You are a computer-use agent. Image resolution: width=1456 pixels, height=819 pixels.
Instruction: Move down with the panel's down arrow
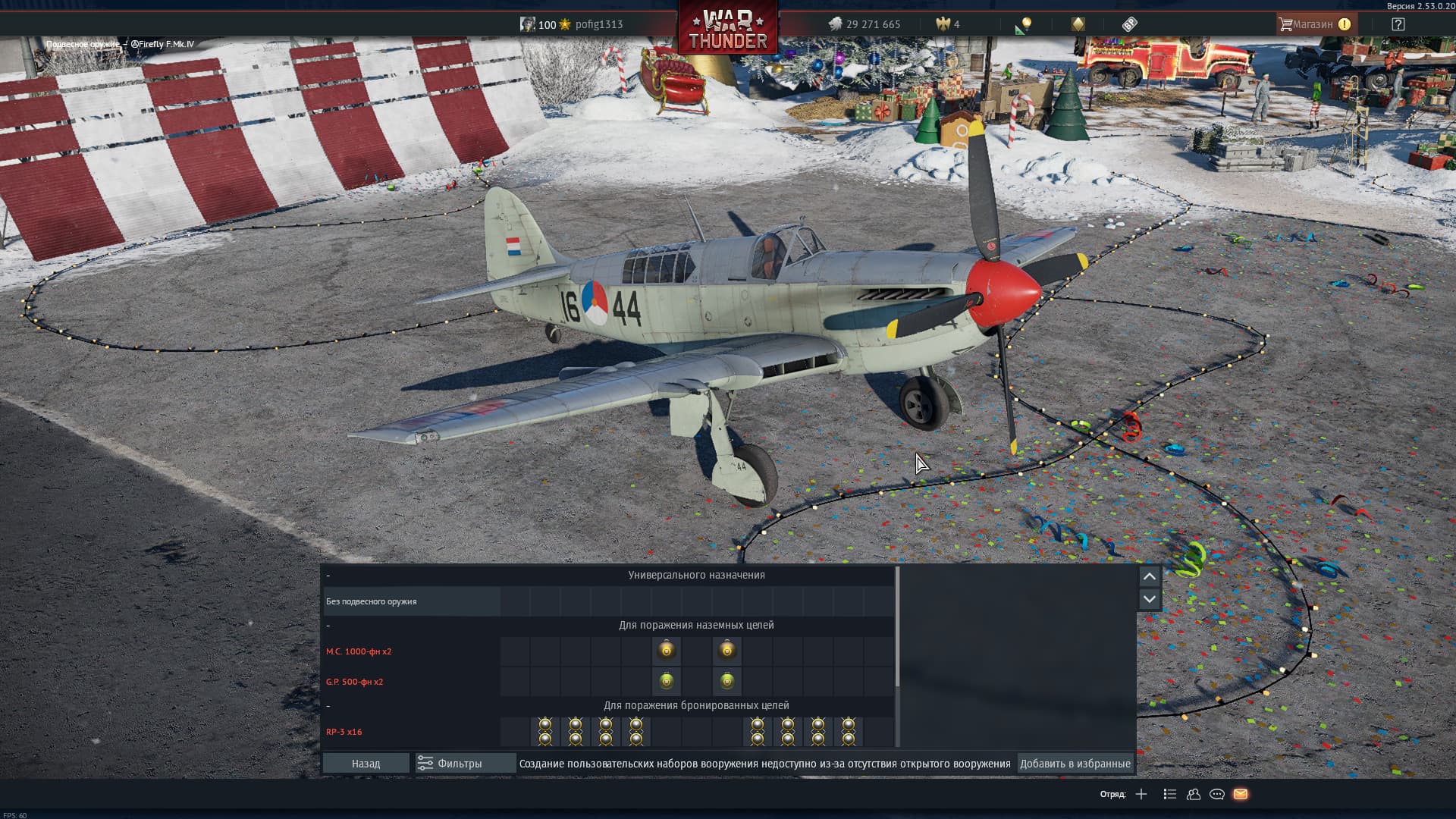[x=1149, y=599]
